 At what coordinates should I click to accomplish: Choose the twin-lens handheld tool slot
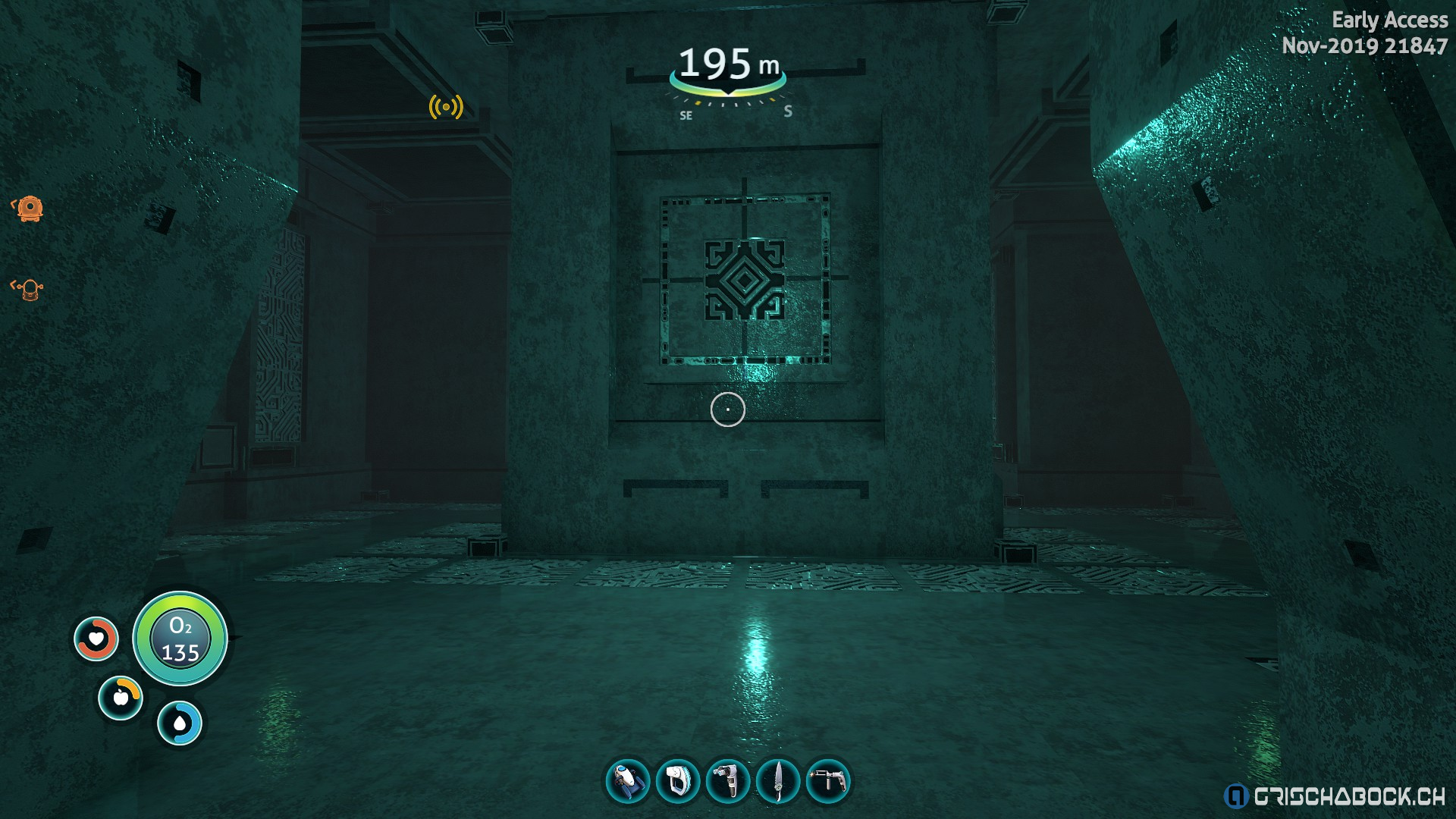point(728,781)
